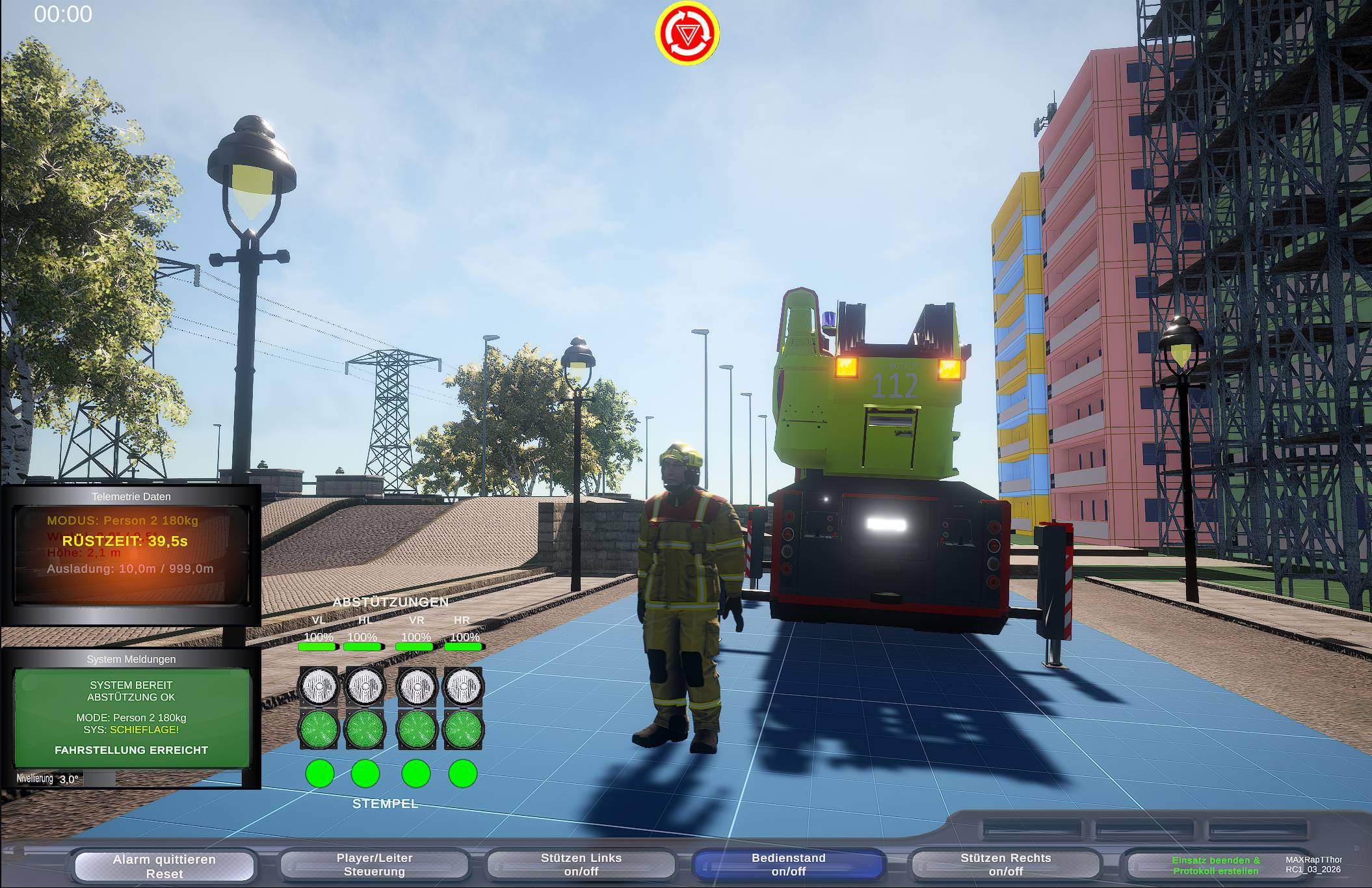The height and width of the screenshot is (888, 1372).
Task: End mission via Einsatz beenden & Protokoll erstellen
Action: click(x=1215, y=865)
